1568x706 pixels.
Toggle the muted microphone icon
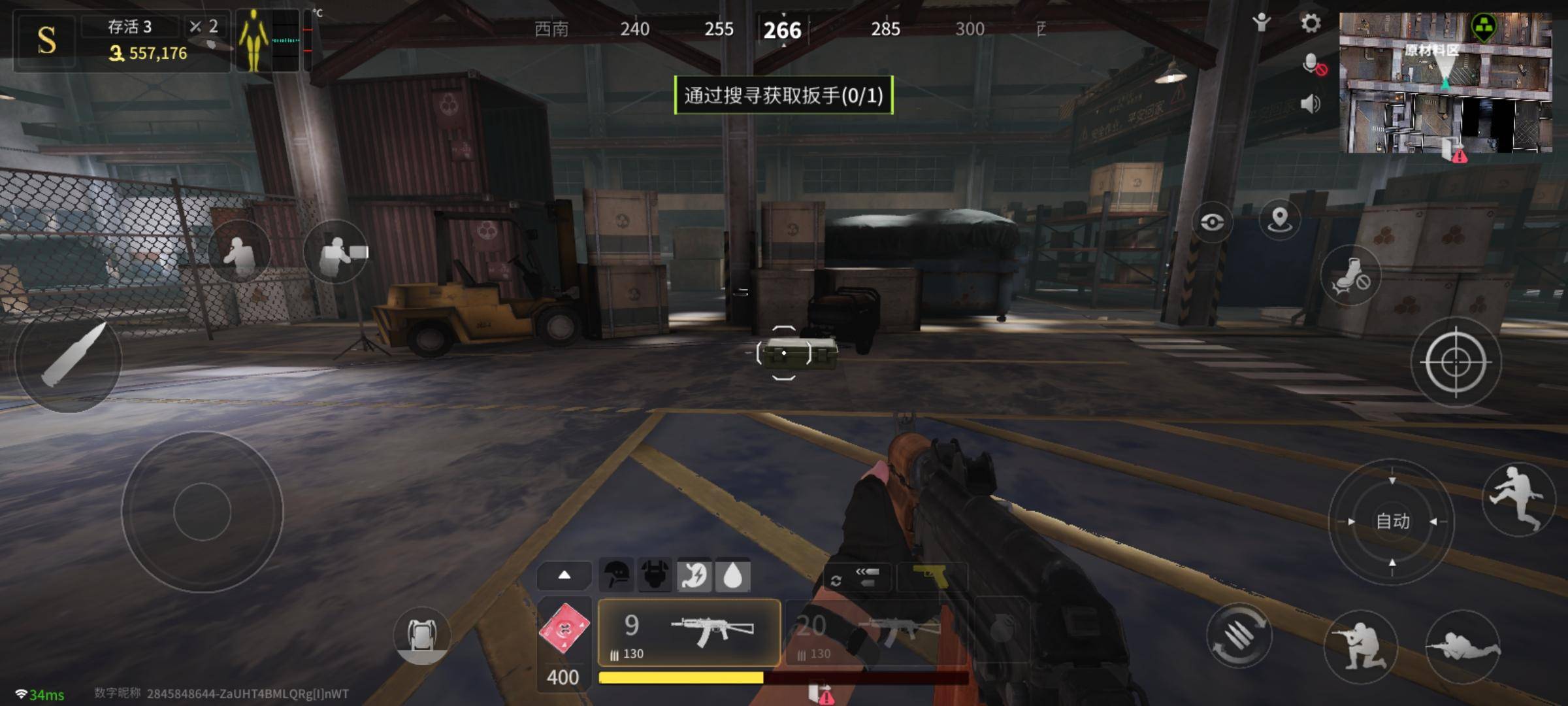1313,65
